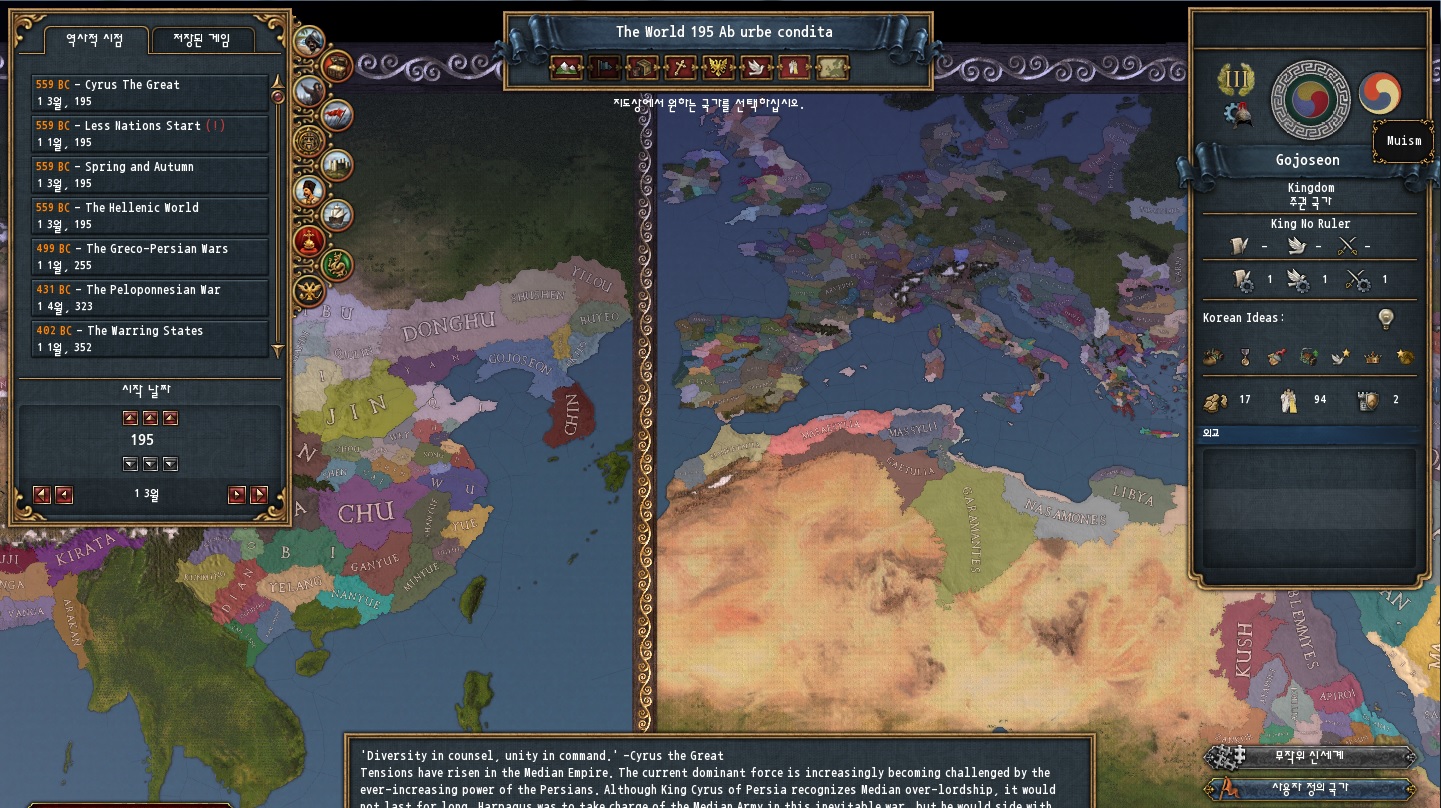Click the Muism religion icon
The image size is (1441, 808).
point(1380,93)
